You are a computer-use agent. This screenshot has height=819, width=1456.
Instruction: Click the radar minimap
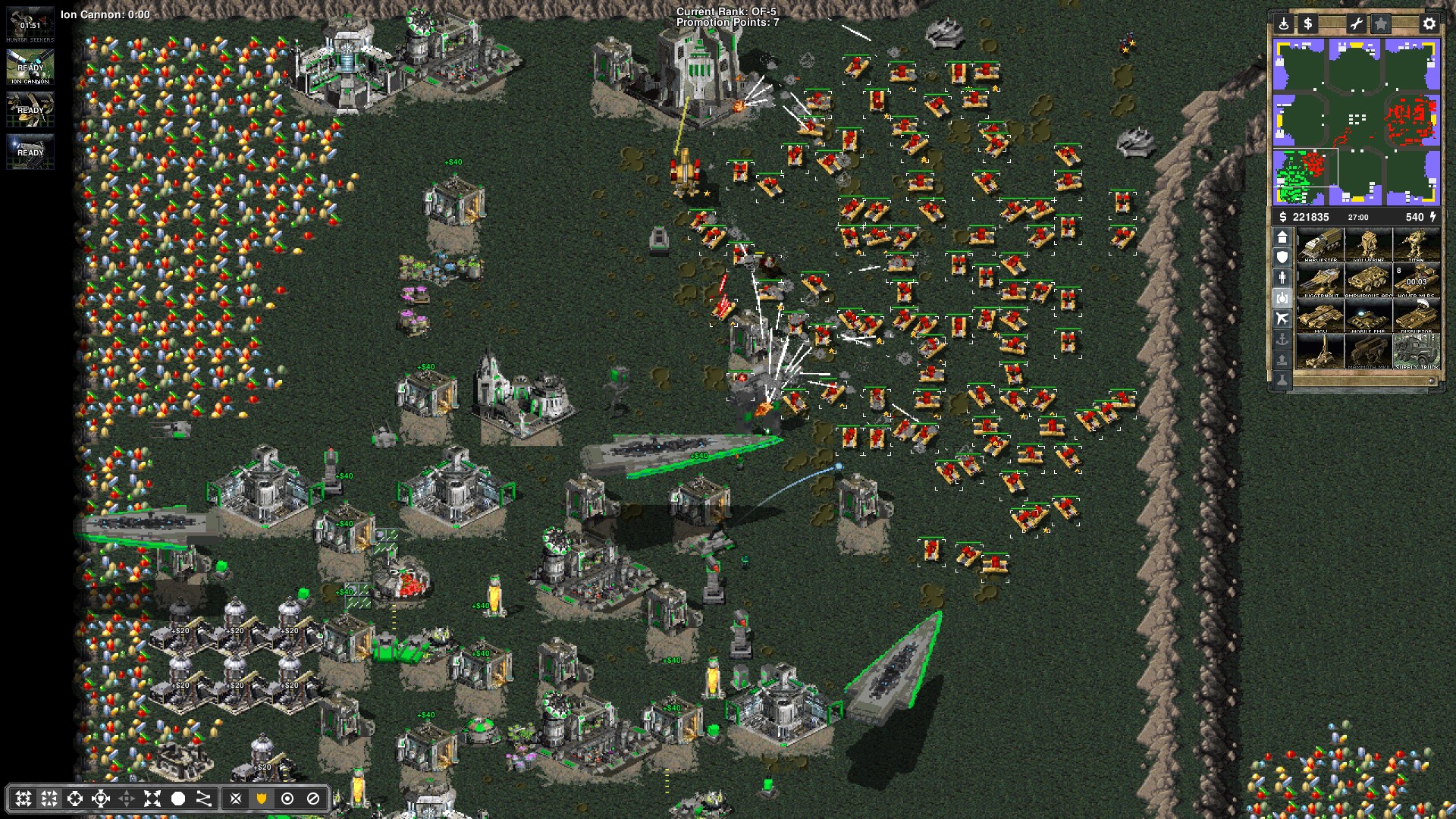coord(1356,121)
